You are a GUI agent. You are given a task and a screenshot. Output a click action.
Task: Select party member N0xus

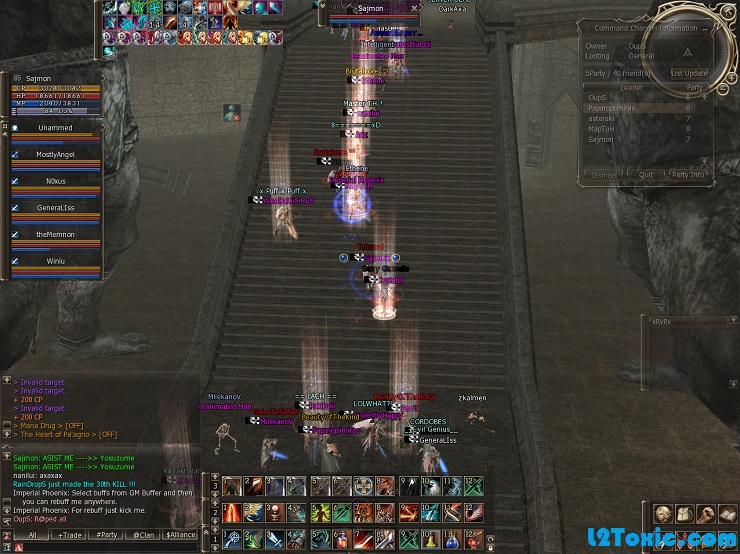[x=56, y=181]
